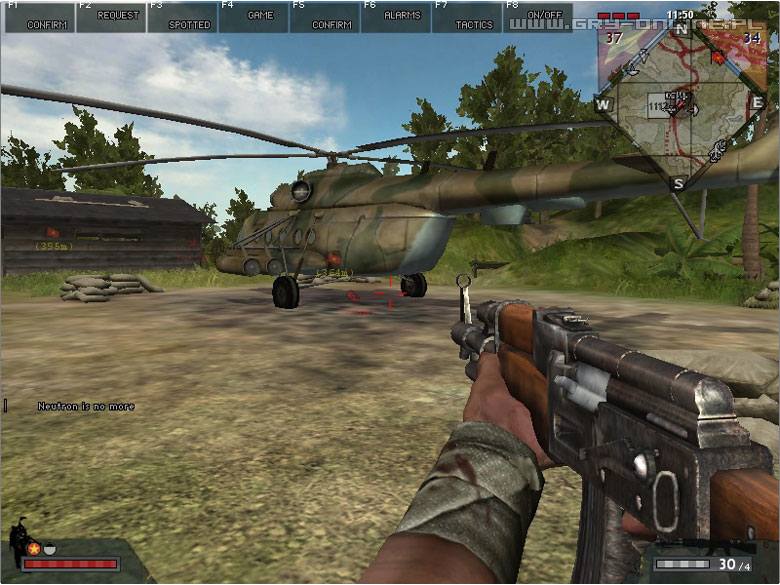Toggle the F8 On/Off radio option
The image size is (780, 585).
tap(538, 17)
